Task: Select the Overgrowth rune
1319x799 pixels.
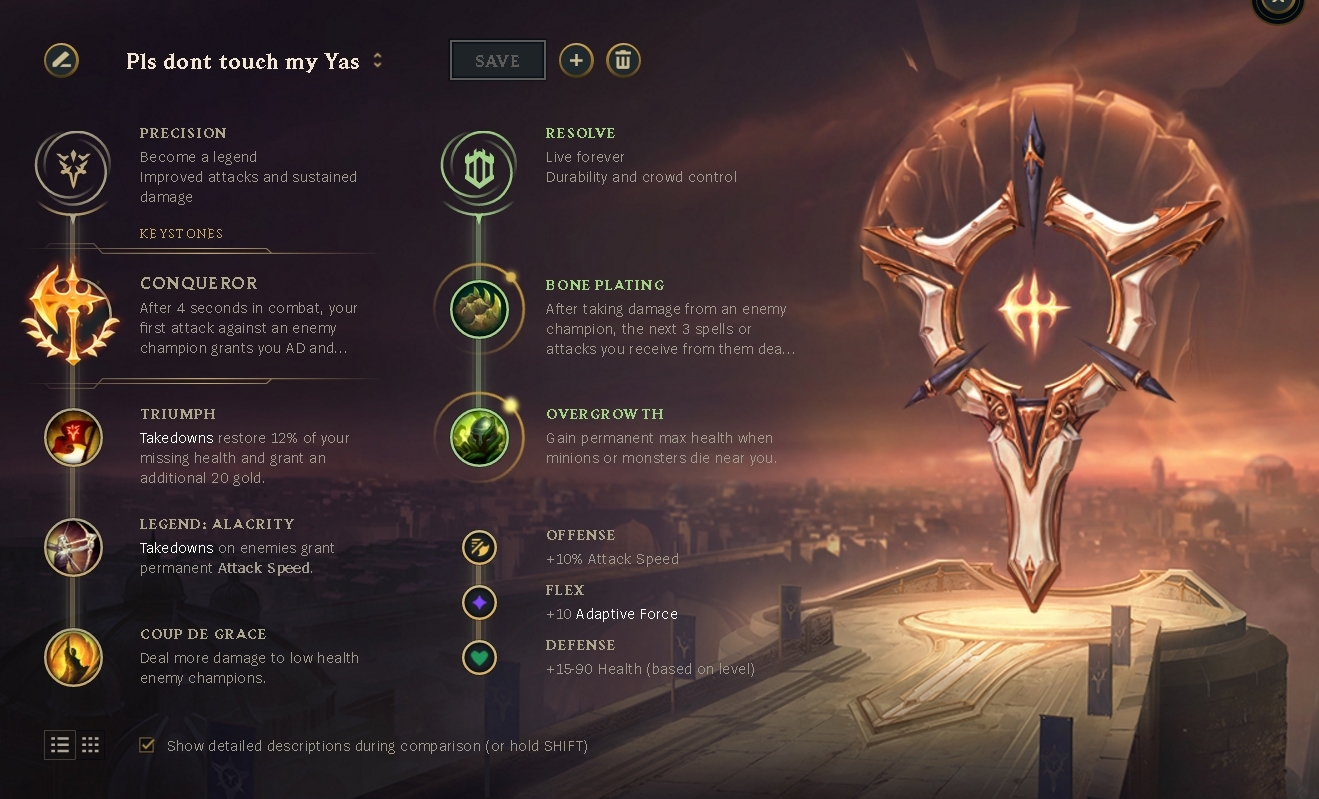Action: click(479, 437)
